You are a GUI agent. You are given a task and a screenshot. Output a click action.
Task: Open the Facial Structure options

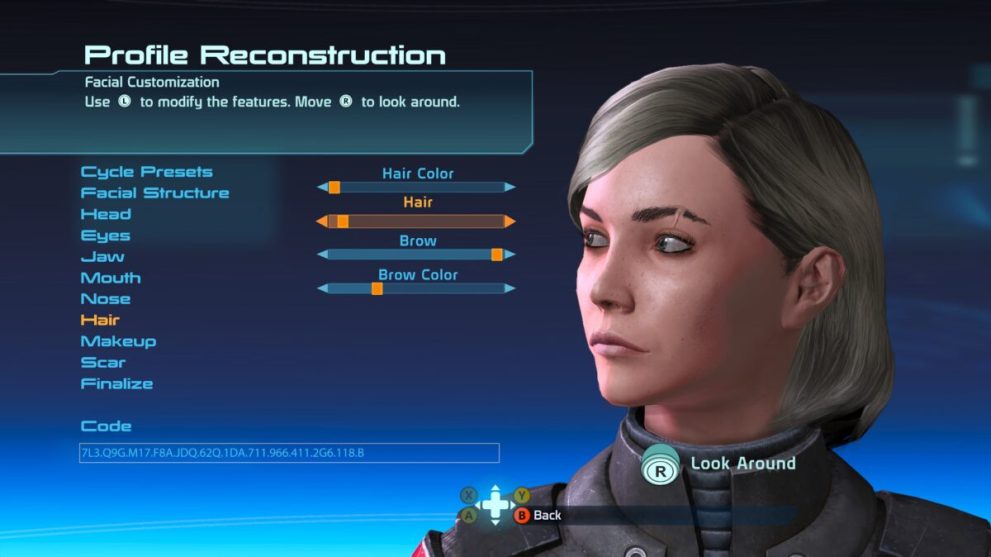pos(154,193)
